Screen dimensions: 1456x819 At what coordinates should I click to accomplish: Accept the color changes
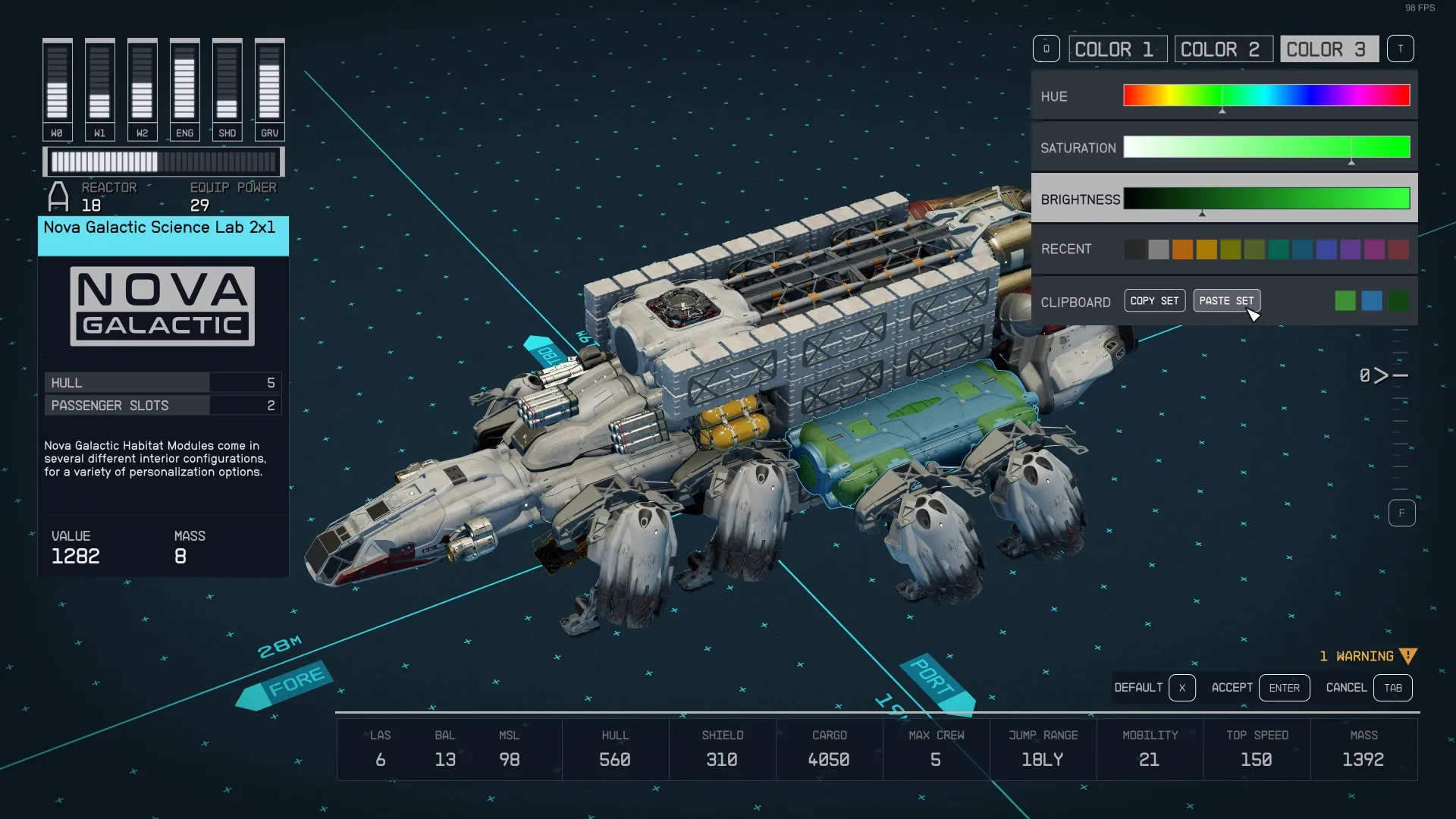[1260, 688]
